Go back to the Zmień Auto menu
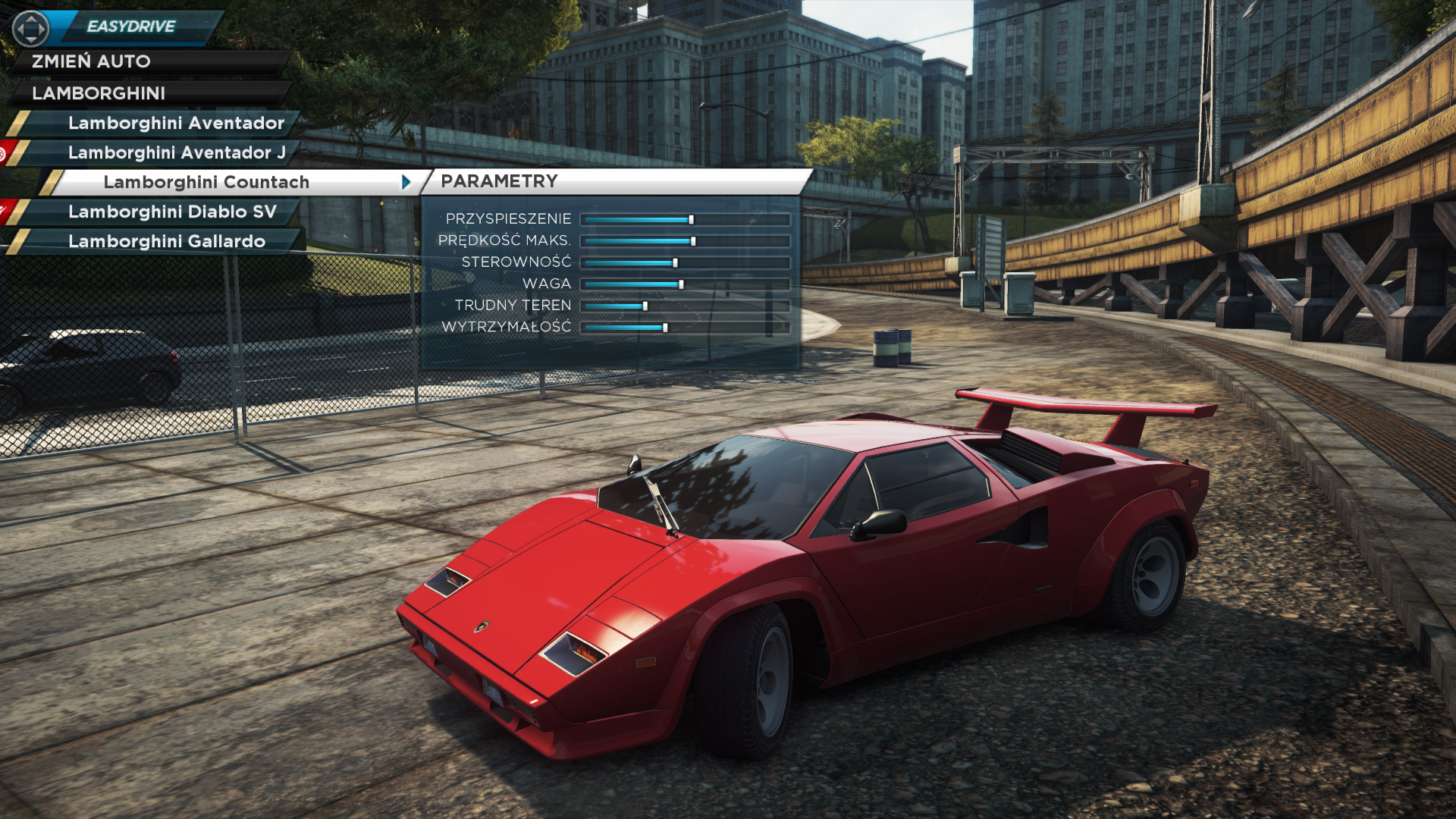The width and height of the screenshot is (1456, 819). 91,61
